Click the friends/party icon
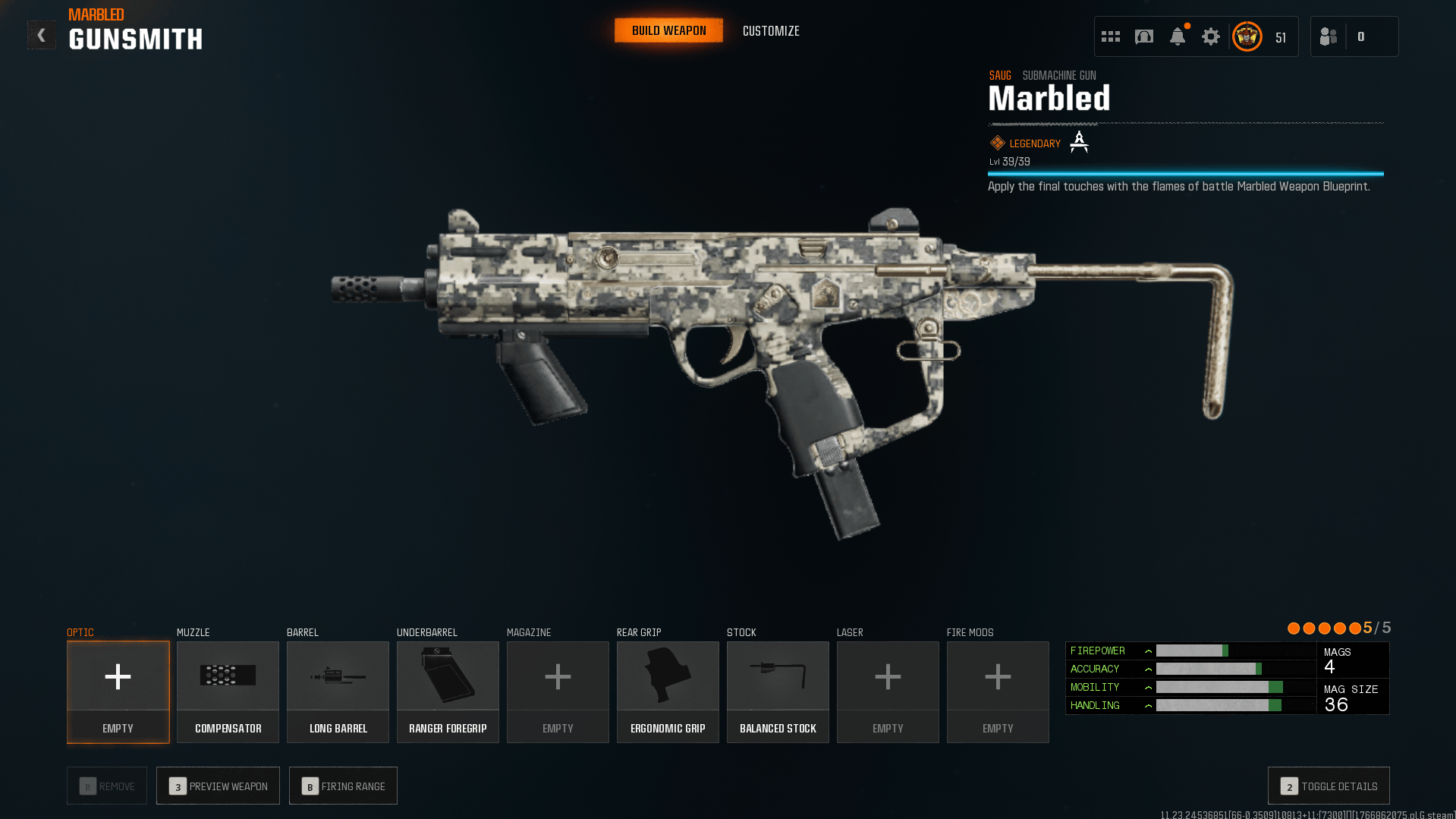Image resolution: width=1456 pixels, height=819 pixels. 1328,36
